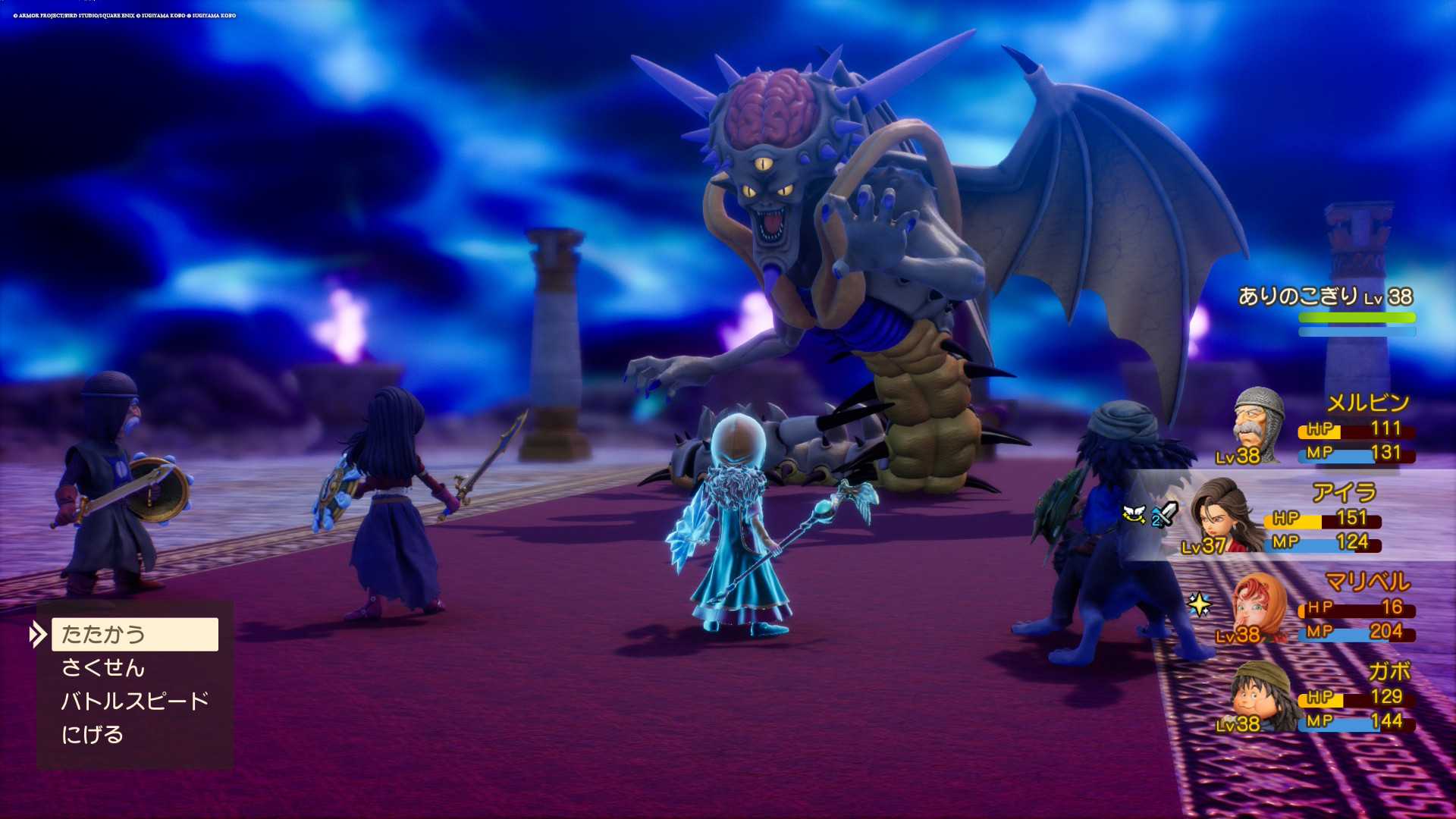Select ガボ party member portrait
Image resolution: width=1456 pixels, height=819 pixels.
pyautogui.click(x=1260, y=696)
